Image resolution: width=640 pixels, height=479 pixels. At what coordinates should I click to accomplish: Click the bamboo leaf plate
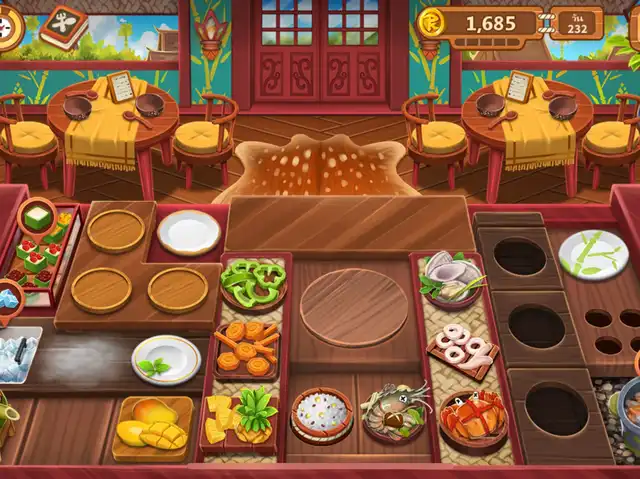pyautogui.click(x=592, y=254)
